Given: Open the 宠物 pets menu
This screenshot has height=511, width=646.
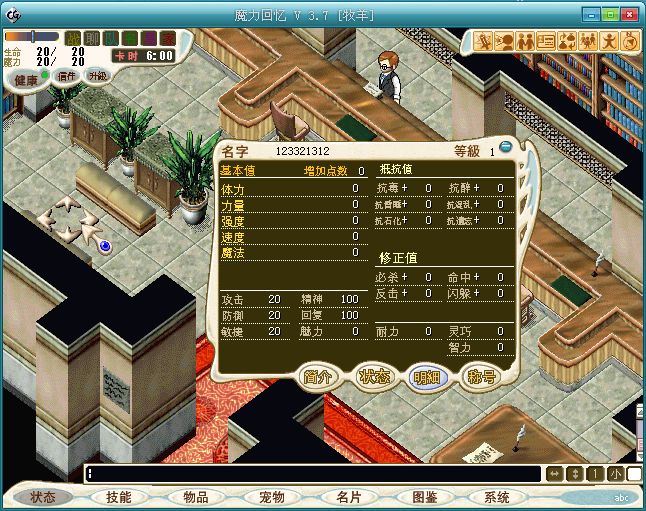Looking at the screenshot, I should (x=271, y=497).
